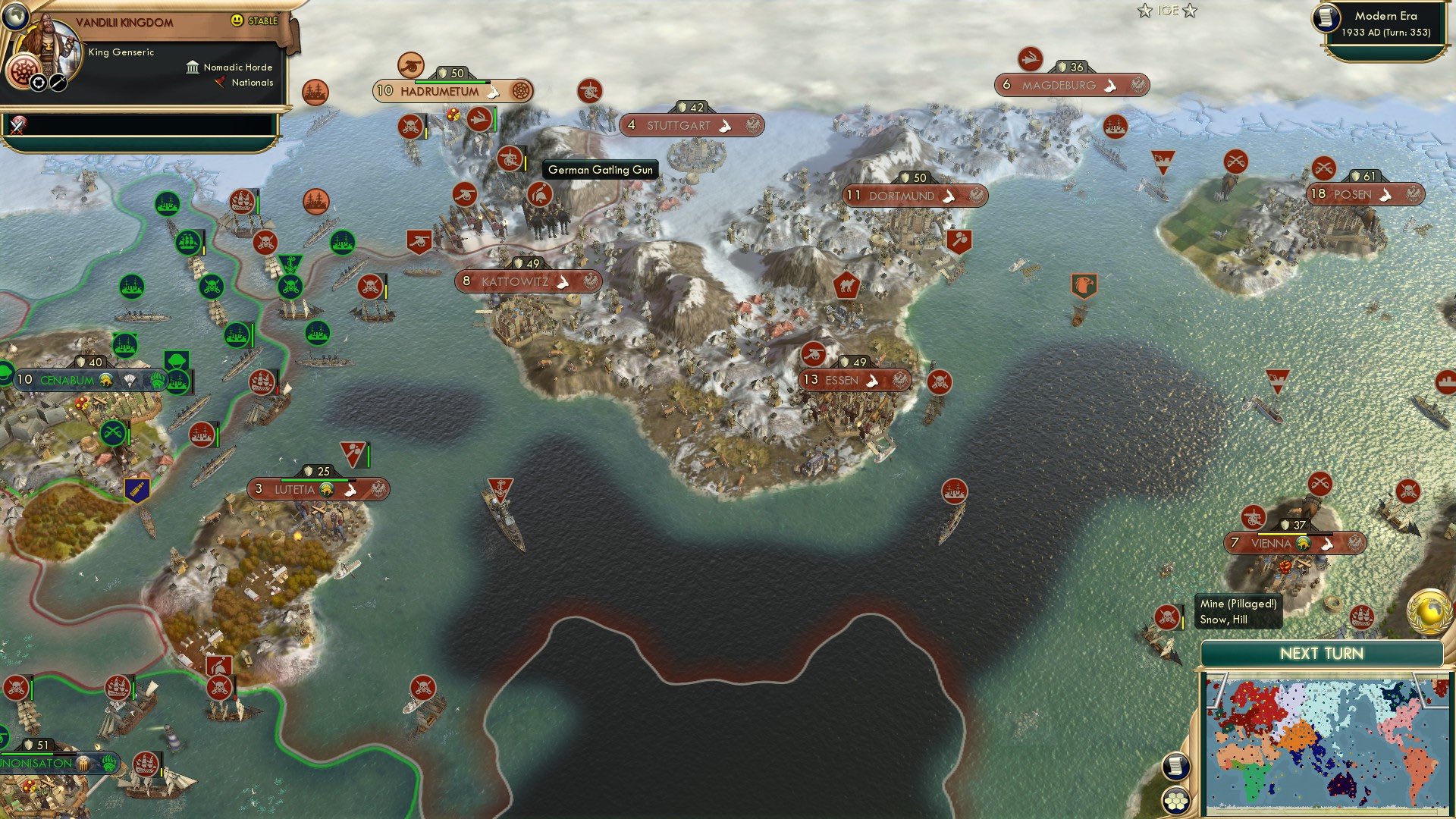Select the Essen city banner
The height and width of the screenshot is (819, 1456).
pyautogui.click(x=852, y=380)
